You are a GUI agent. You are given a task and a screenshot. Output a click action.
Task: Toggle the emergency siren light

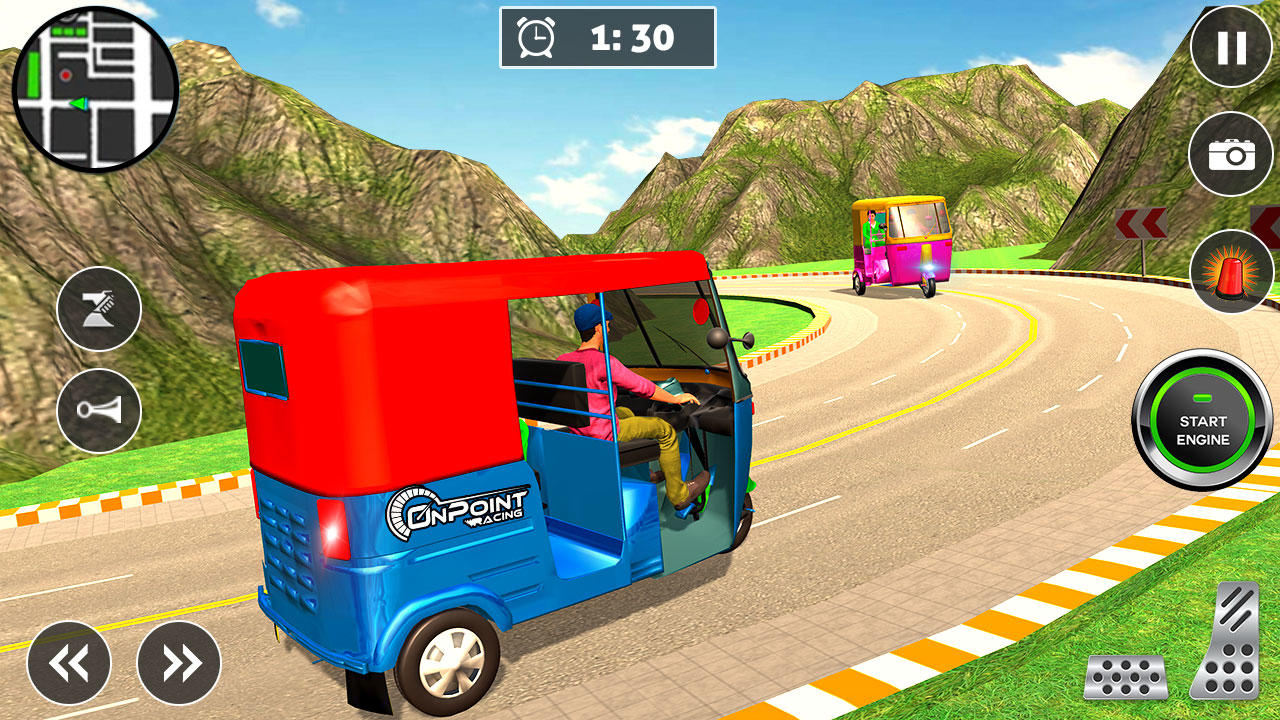(1228, 268)
